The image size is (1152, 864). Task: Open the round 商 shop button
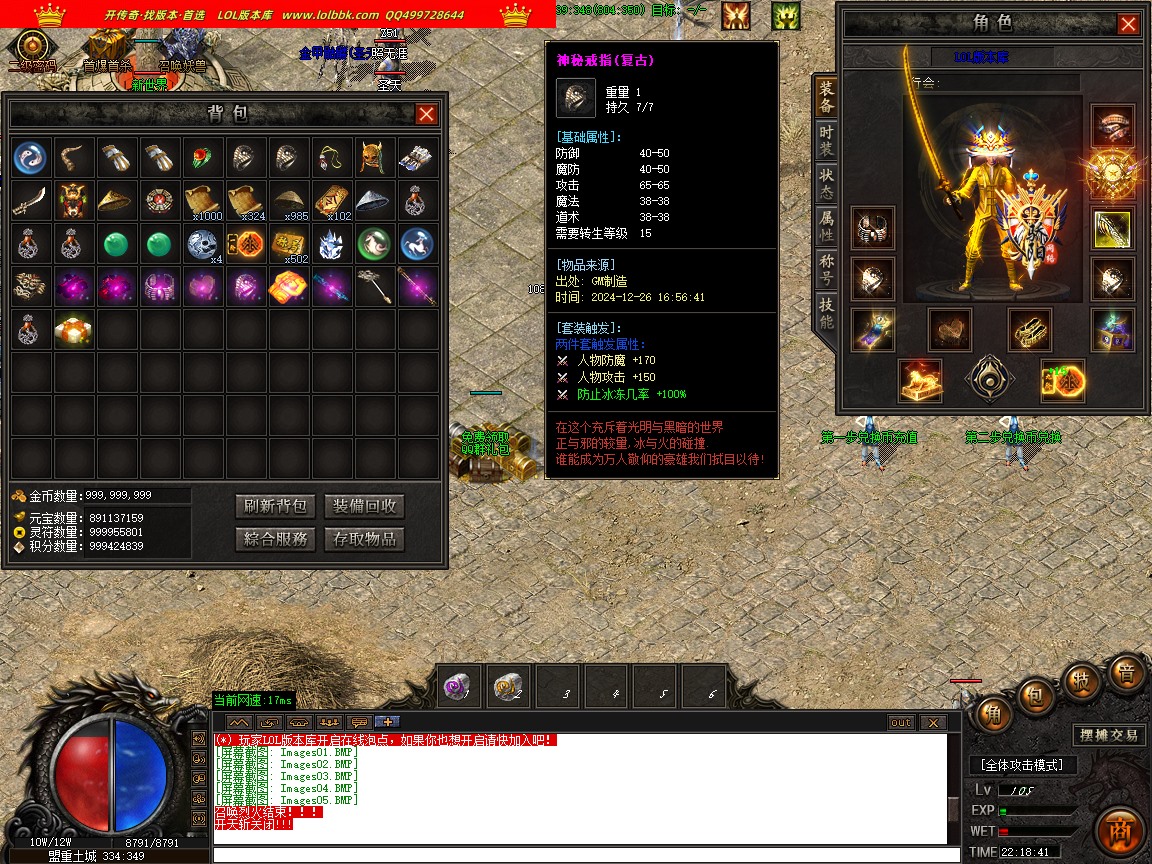coord(1119,832)
